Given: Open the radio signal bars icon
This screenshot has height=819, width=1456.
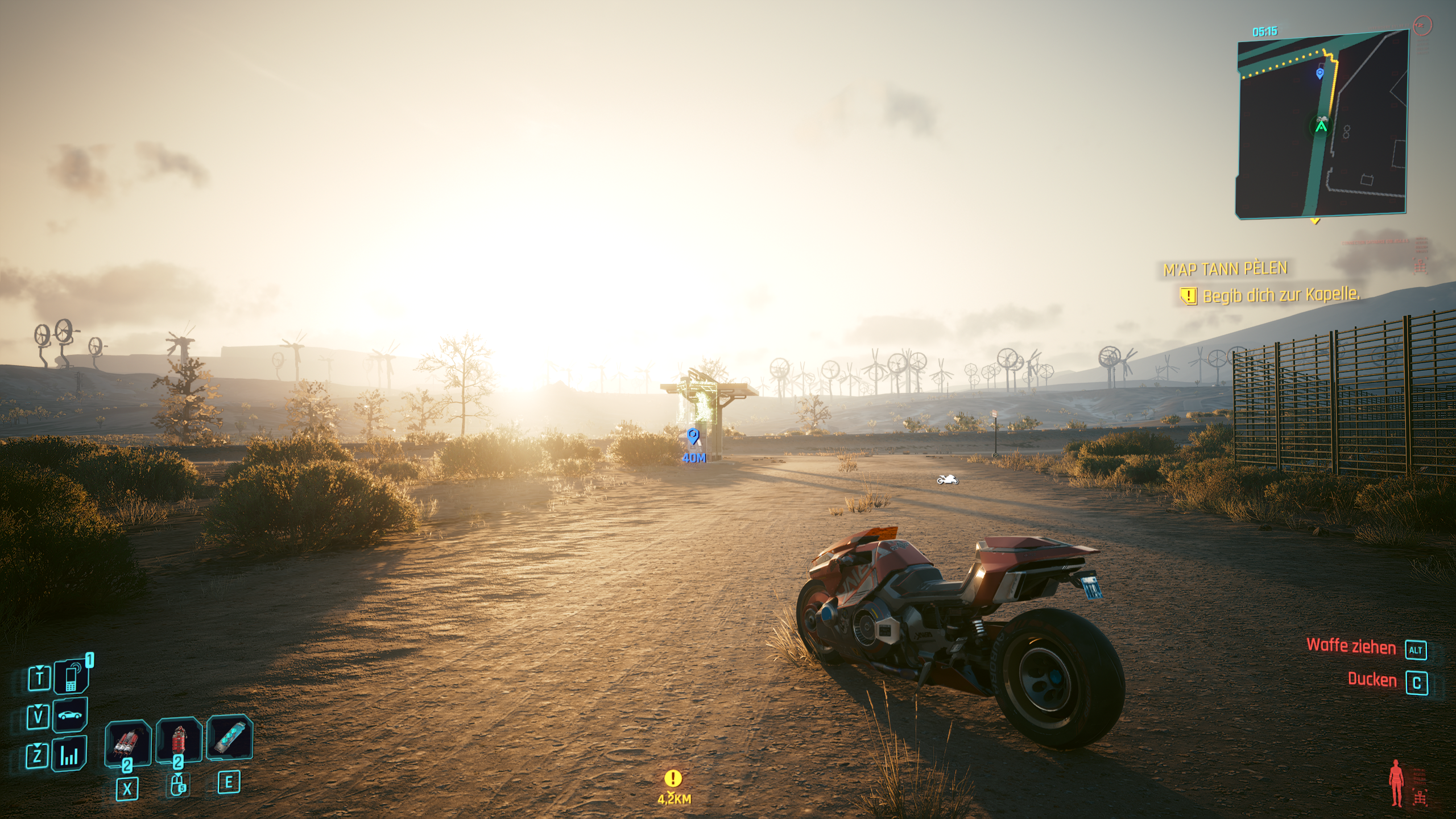Looking at the screenshot, I should tap(69, 755).
